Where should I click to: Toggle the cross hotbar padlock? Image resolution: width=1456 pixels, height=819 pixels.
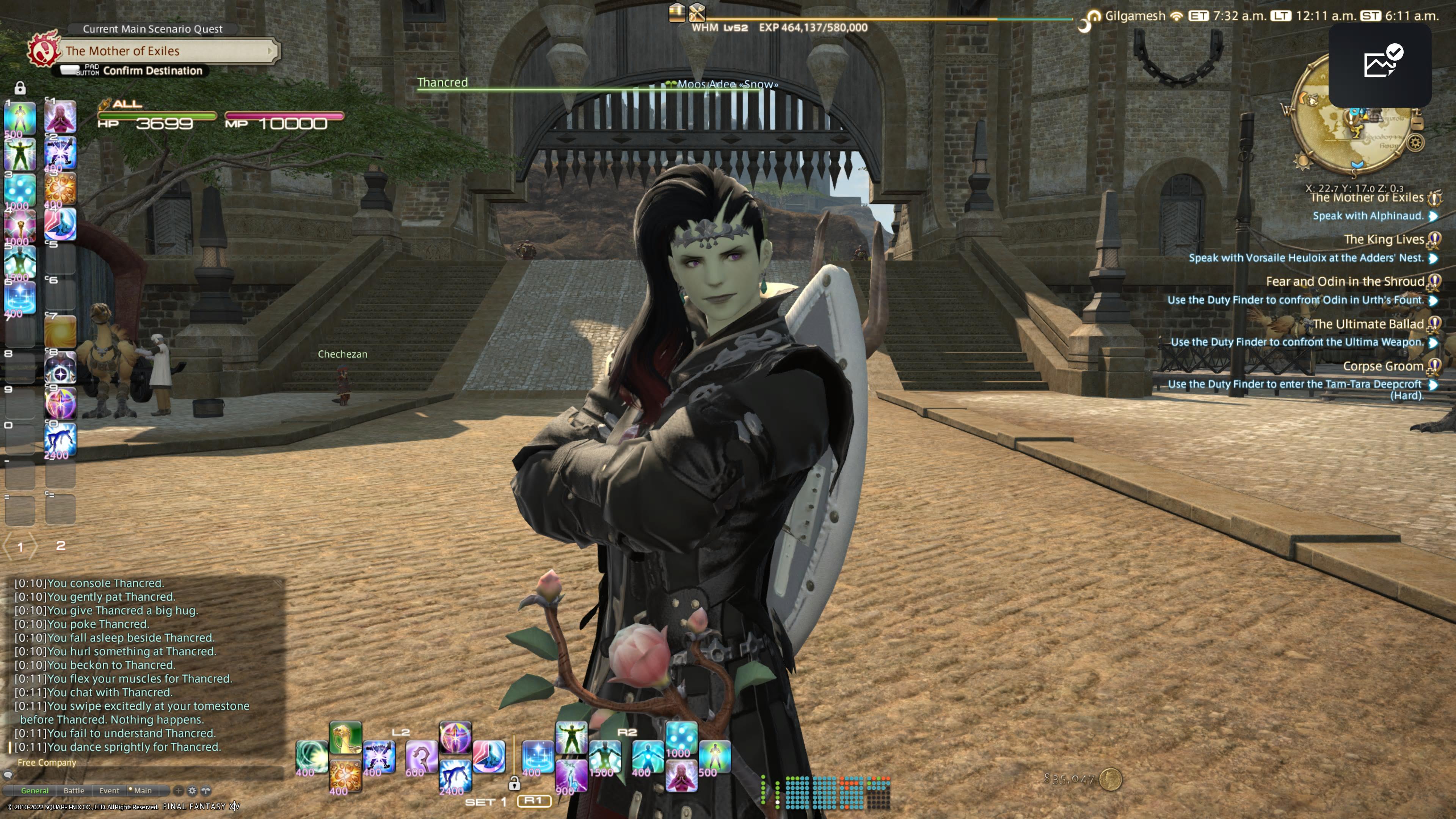coord(514,783)
